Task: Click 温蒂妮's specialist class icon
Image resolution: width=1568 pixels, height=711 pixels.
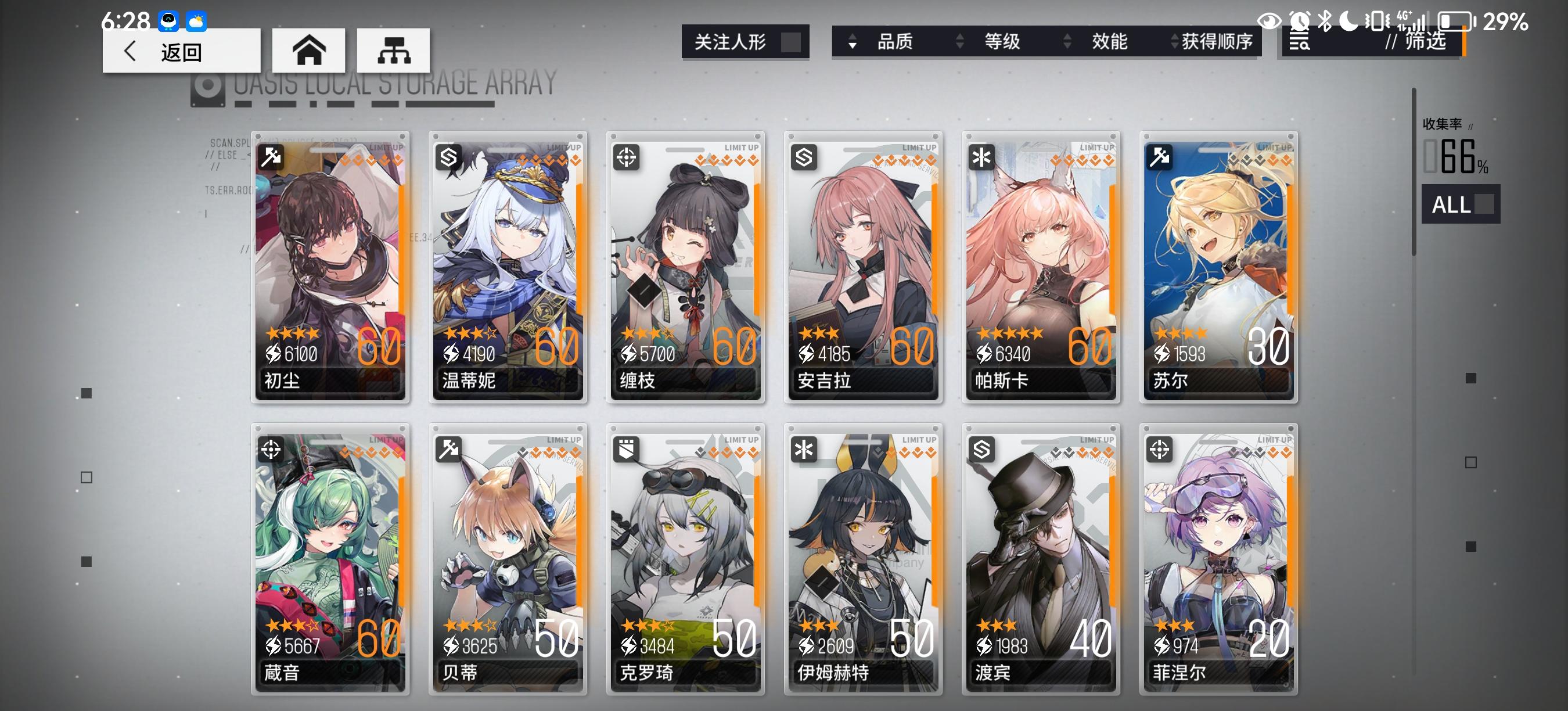Action: coord(449,156)
